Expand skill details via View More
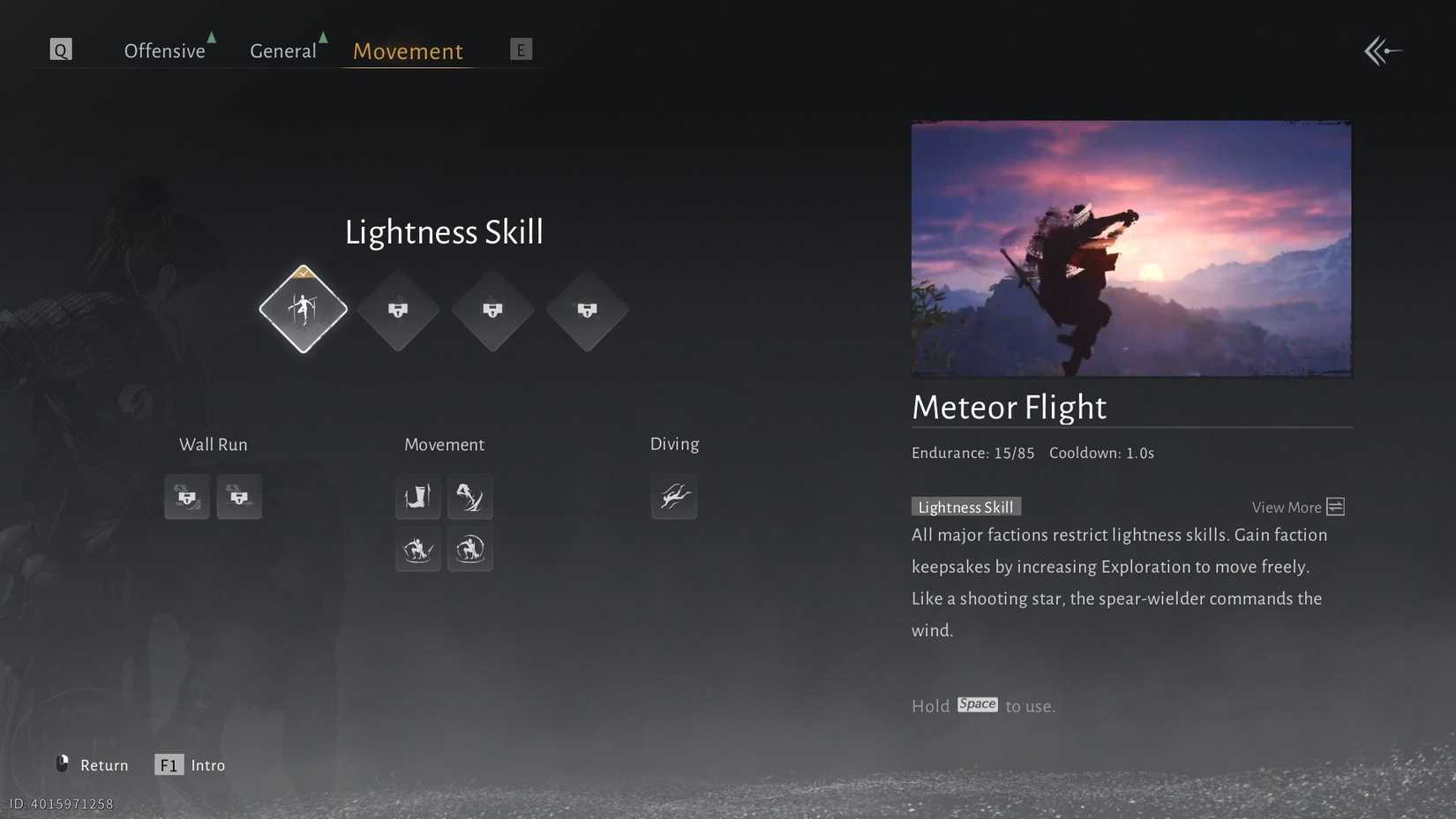1456x819 pixels. (x=1295, y=507)
